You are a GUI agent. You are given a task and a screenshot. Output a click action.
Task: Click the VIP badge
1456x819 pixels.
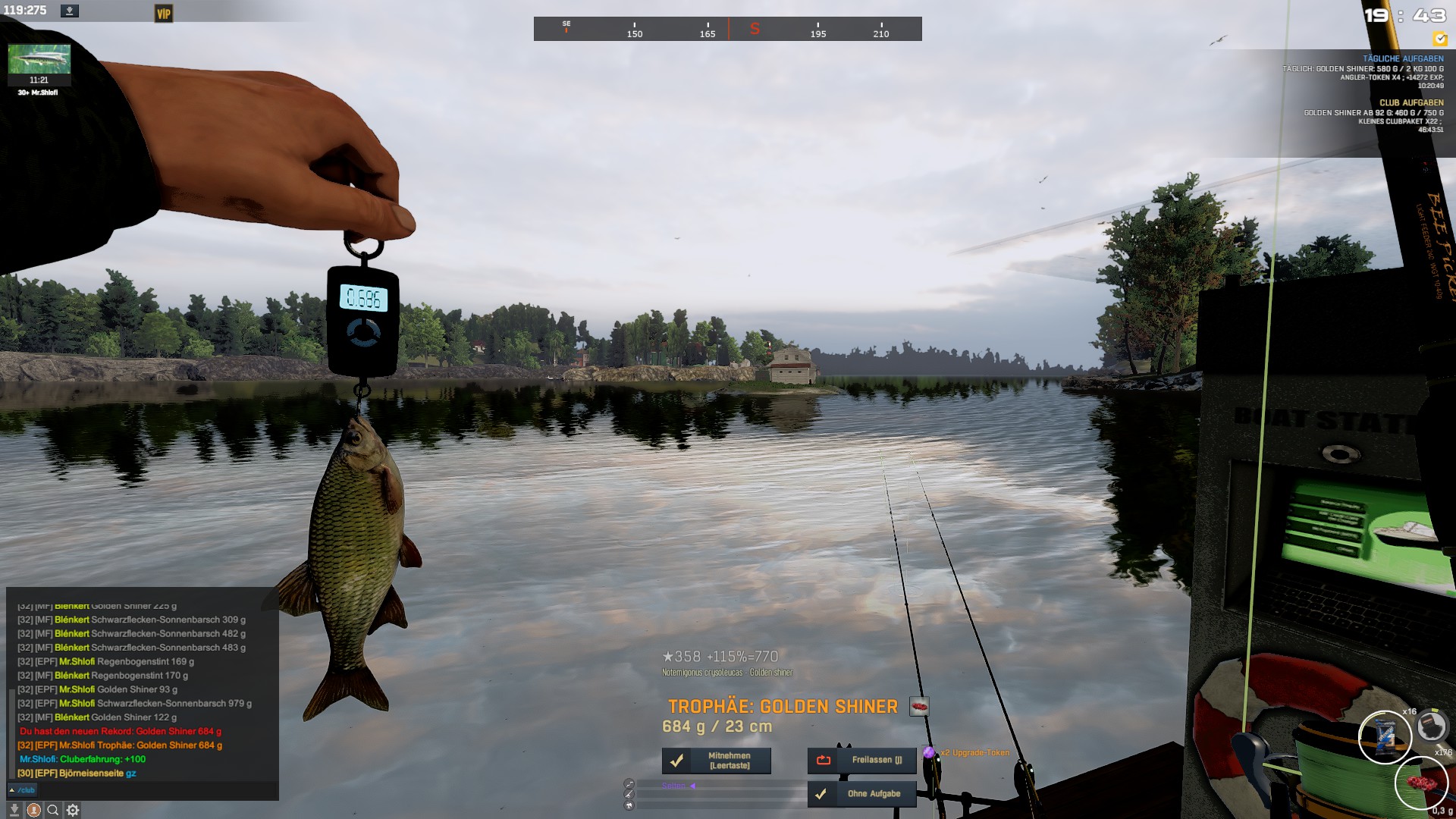163,14
